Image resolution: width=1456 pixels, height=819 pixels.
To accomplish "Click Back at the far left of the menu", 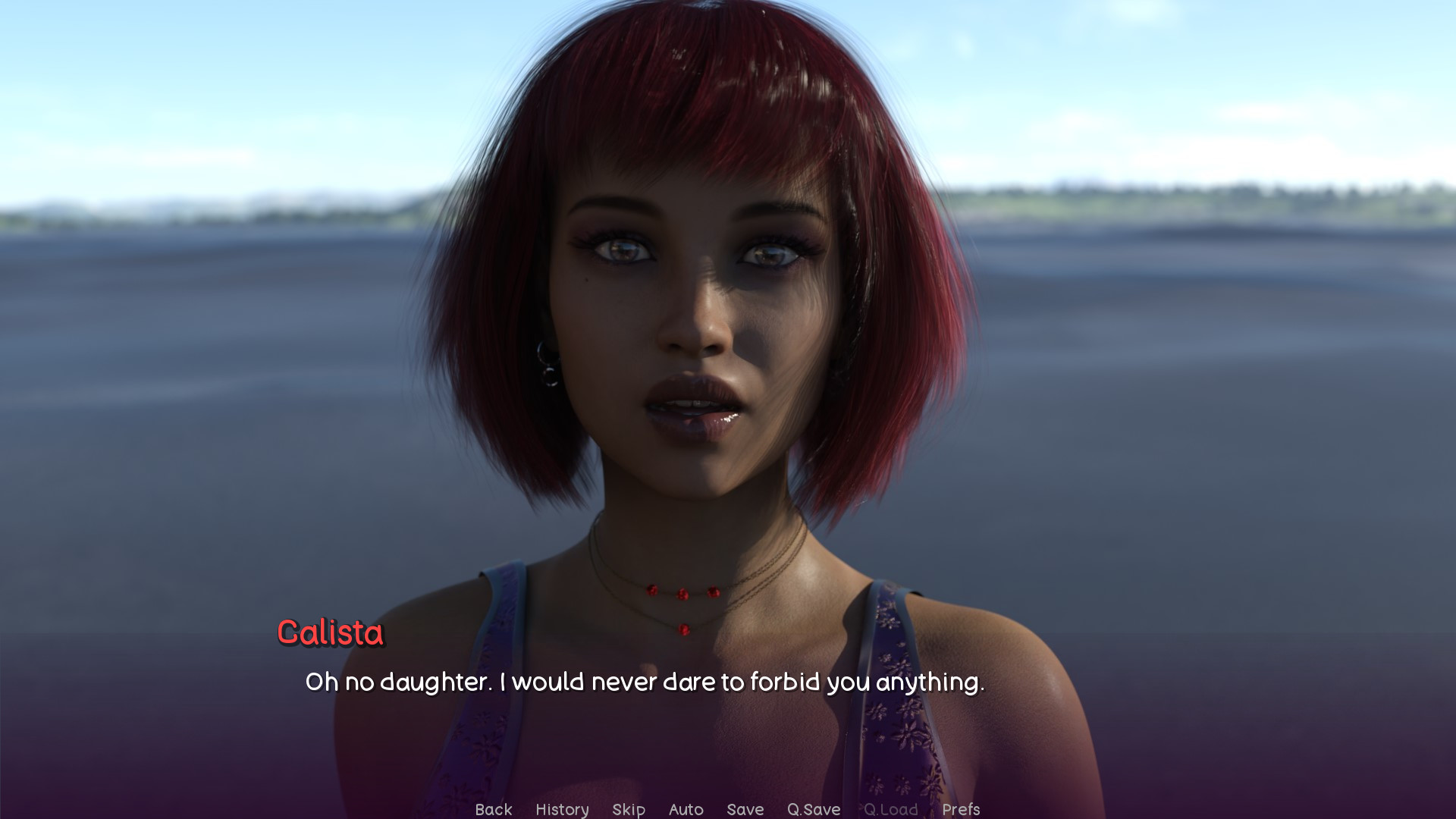I will tap(494, 809).
